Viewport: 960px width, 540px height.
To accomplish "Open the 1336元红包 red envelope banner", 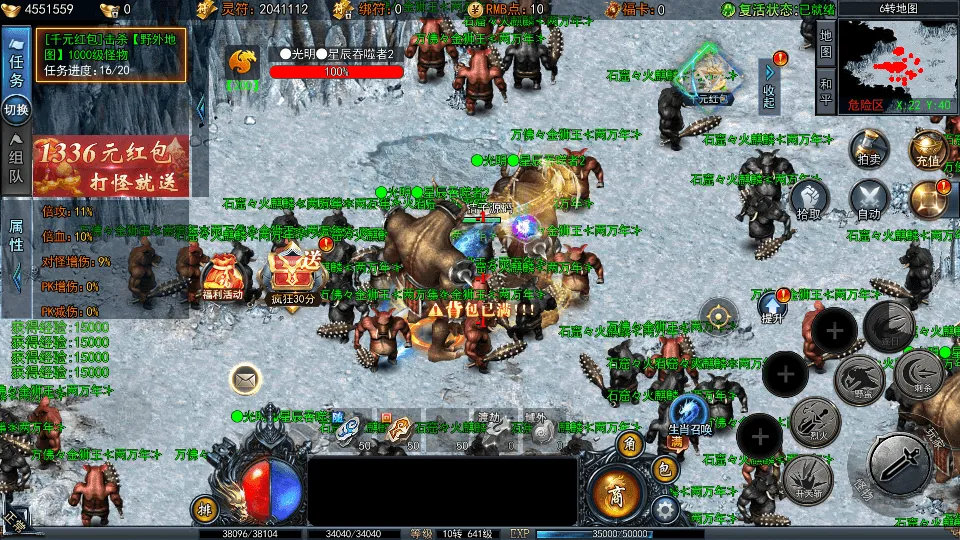I will click(110, 166).
